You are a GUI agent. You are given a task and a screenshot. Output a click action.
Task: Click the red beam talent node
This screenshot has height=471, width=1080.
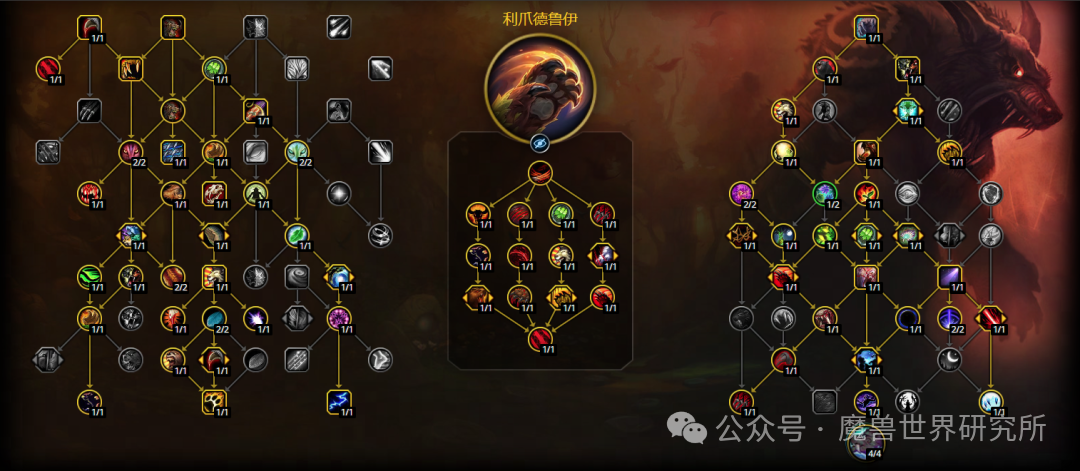coord(990,318)
